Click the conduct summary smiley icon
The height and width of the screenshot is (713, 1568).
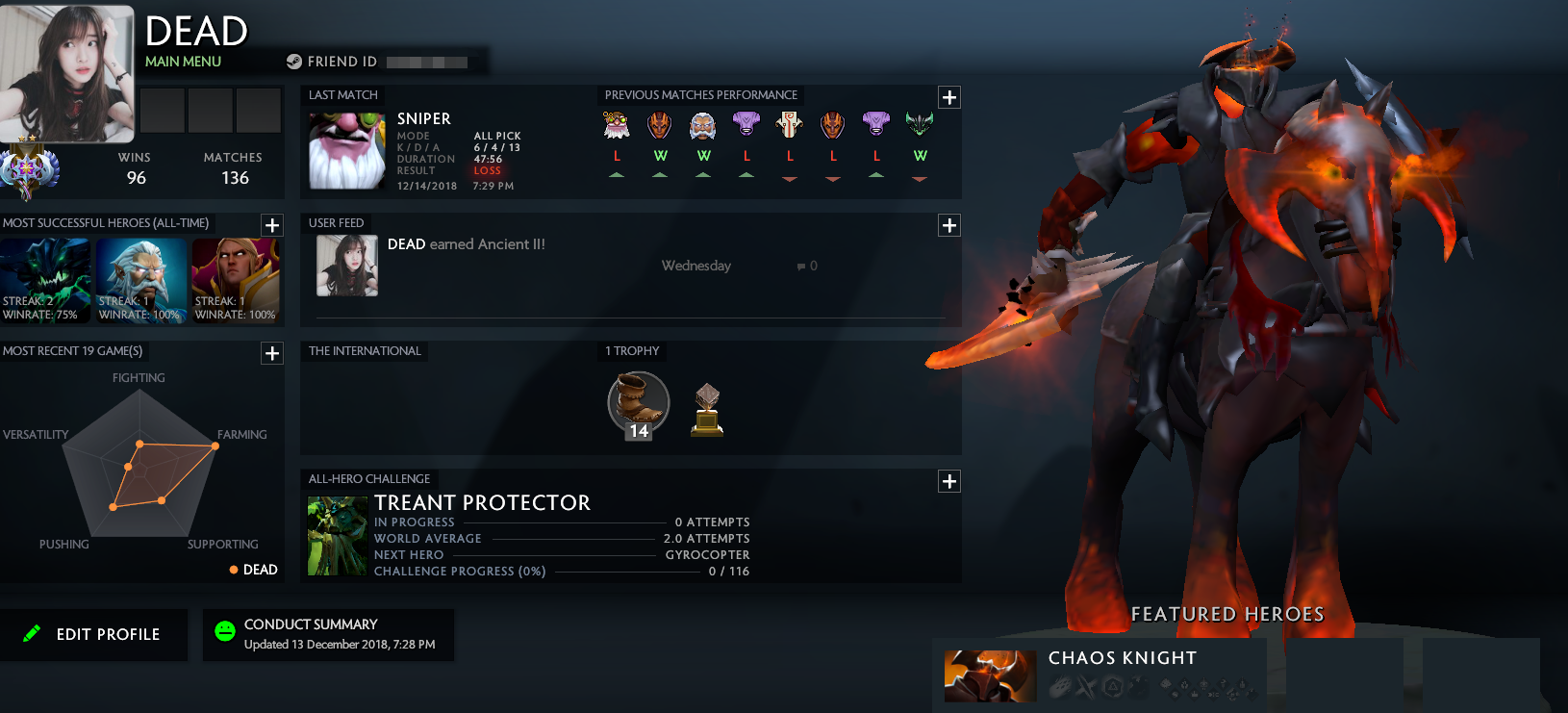coord(225,633)
